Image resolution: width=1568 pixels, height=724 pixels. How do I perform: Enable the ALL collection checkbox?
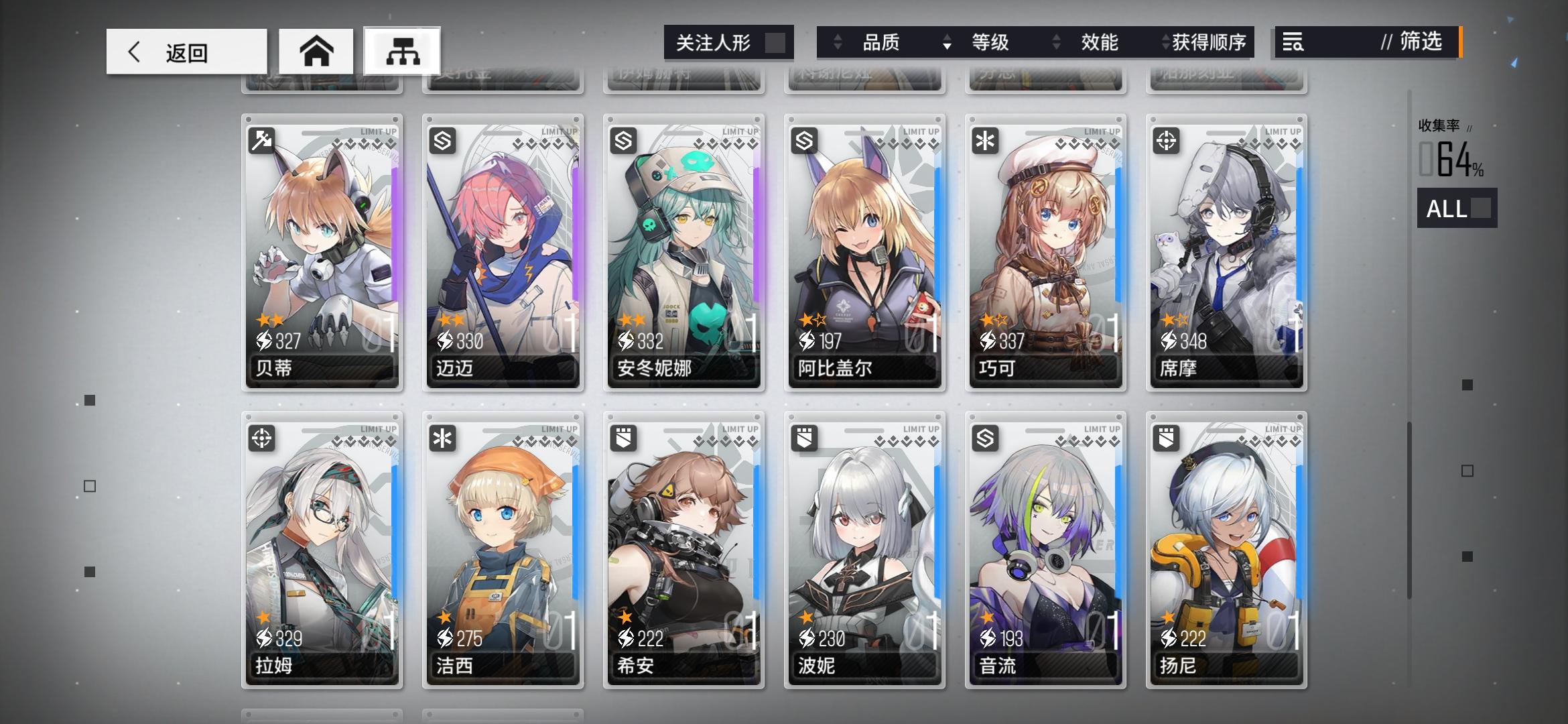point(1482,209)
